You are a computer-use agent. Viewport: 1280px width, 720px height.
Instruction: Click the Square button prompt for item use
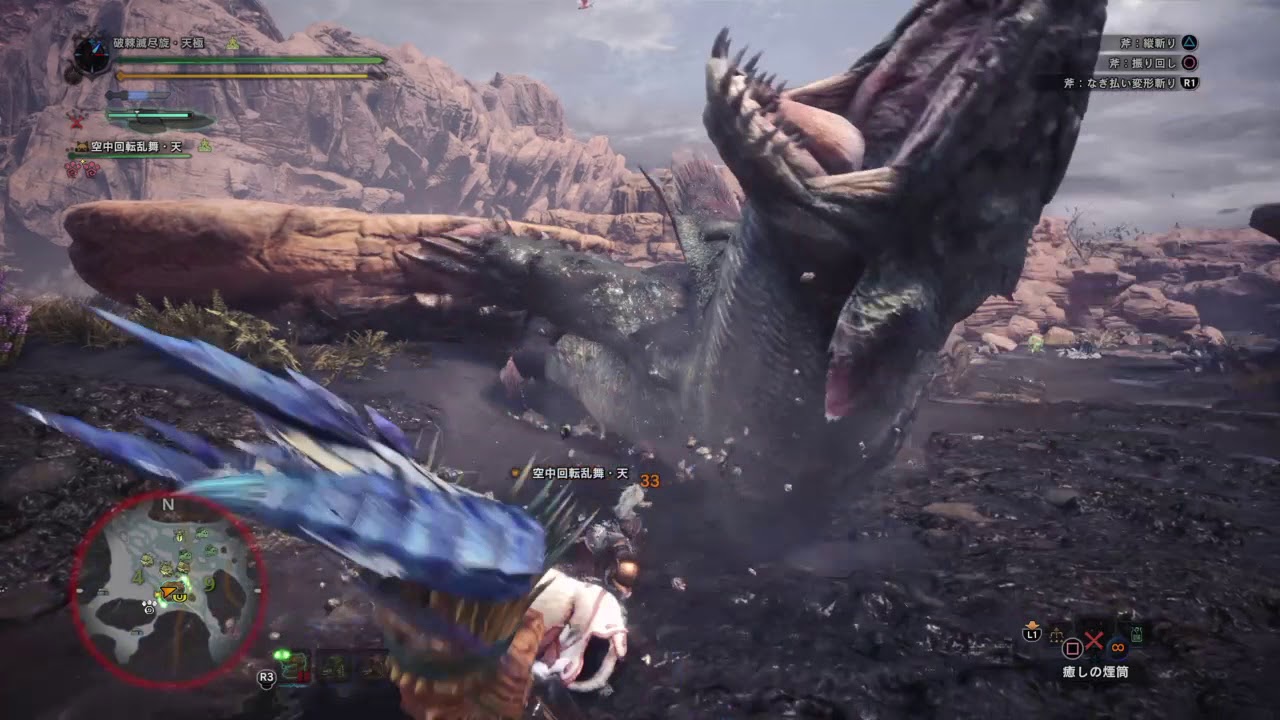(x=1071, y=648)
